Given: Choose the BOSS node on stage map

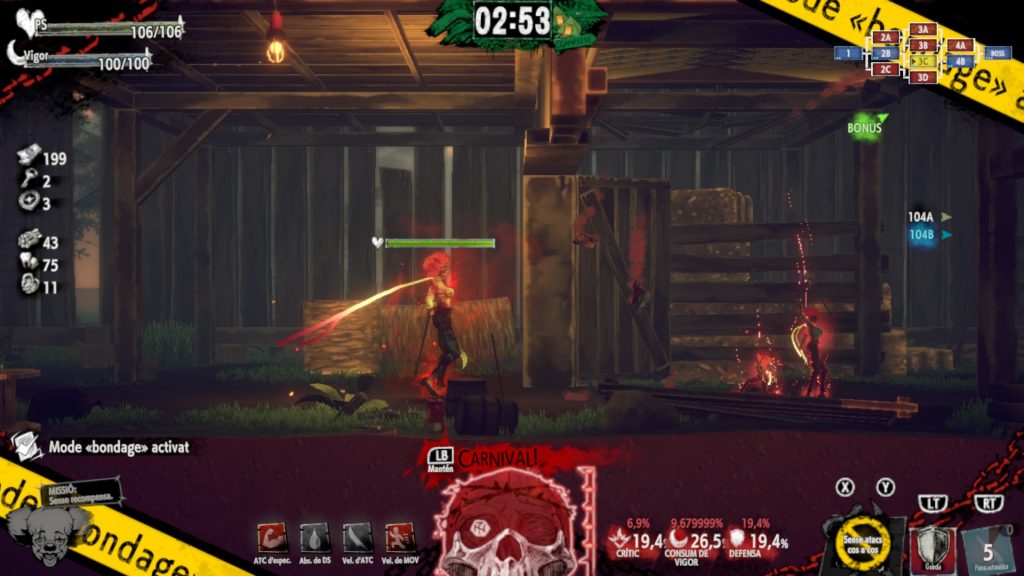Looking at the screenshot, I should coord(997,53).
